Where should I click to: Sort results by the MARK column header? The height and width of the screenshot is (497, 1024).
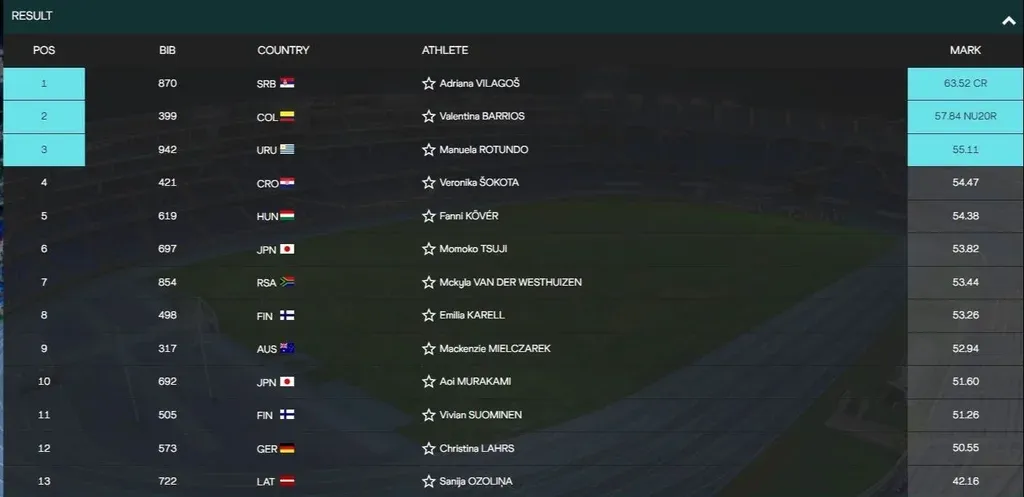(965, 50)
